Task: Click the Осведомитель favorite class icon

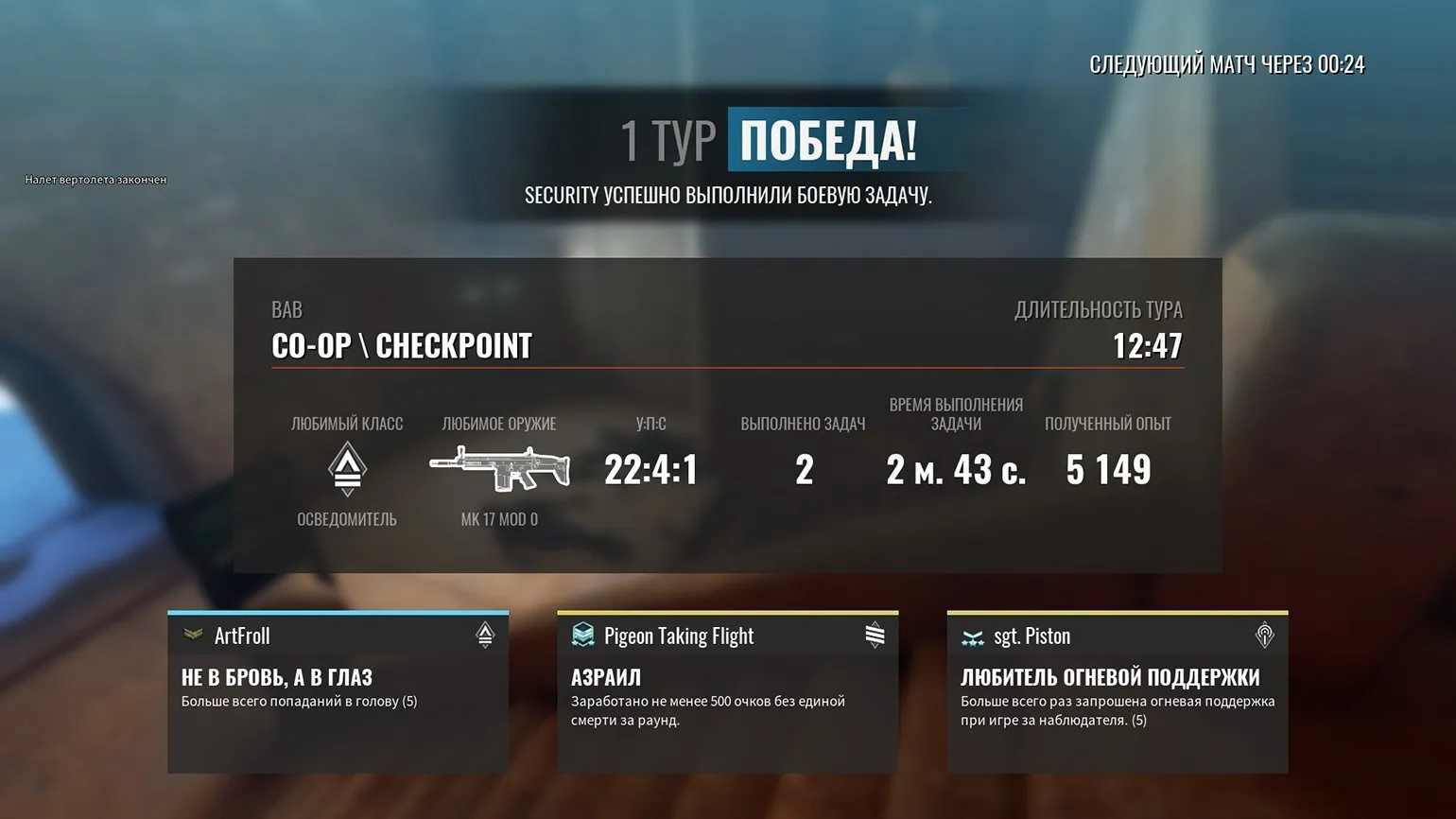Action: coord(347,469)
